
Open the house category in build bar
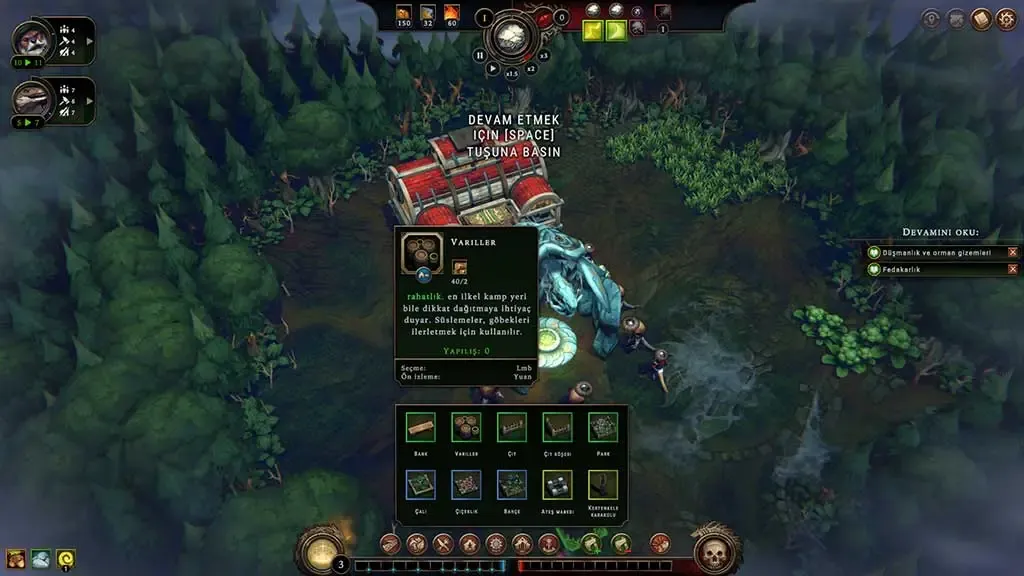coord(469,544)
